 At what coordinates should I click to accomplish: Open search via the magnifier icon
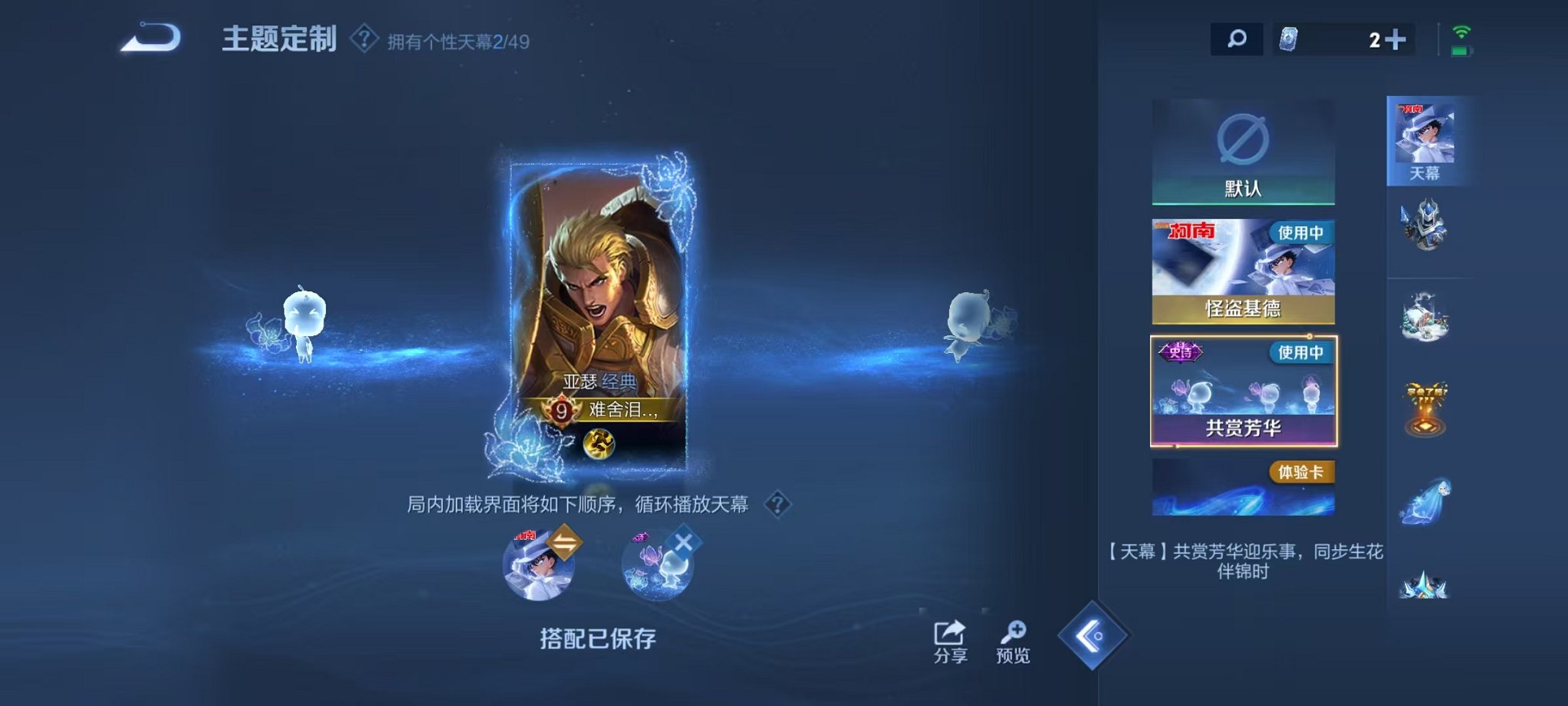point(1238,37)
